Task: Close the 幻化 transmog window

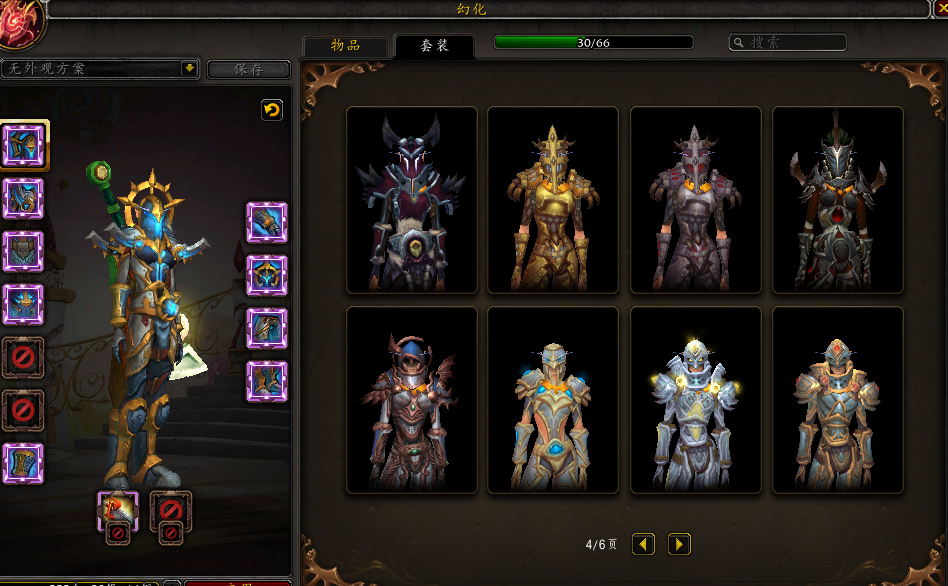Action: [x=940, y=10]
